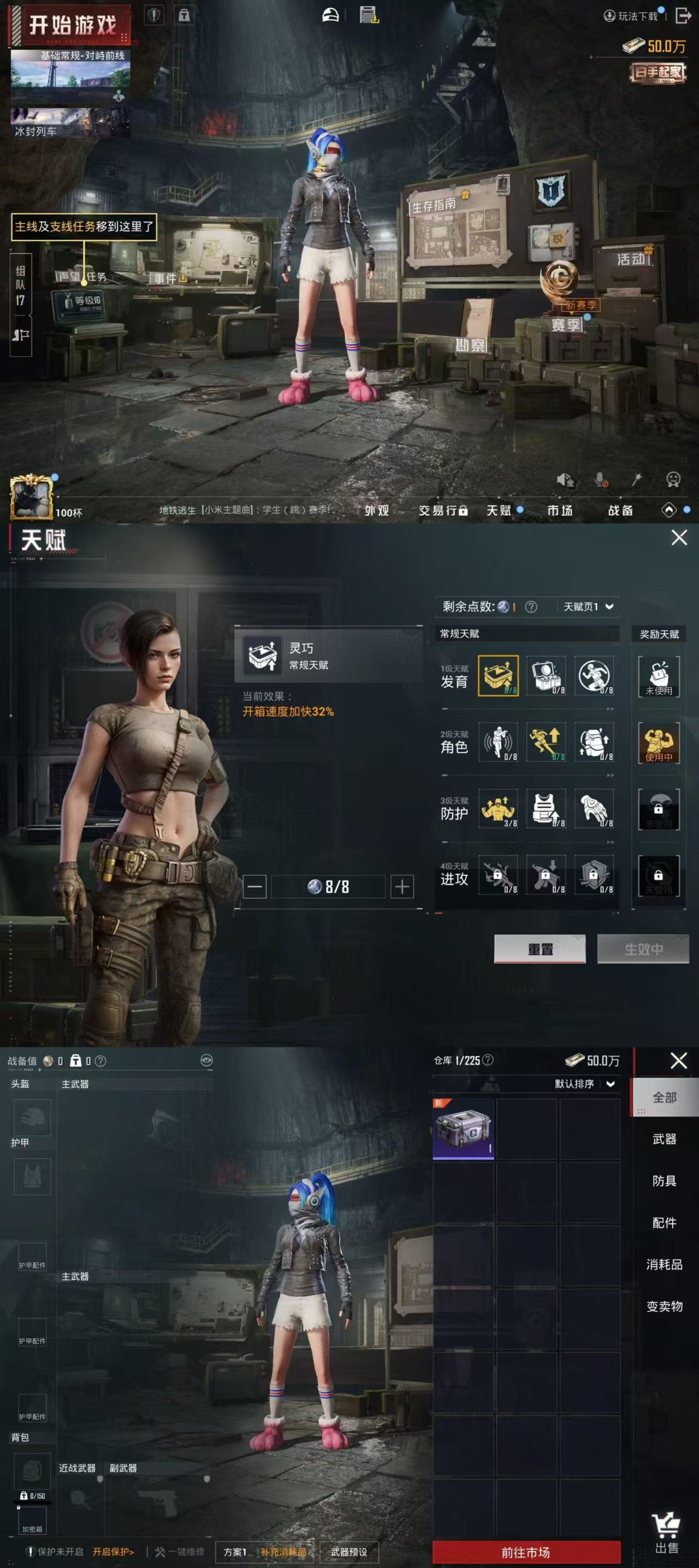
Task: Decrease talent points with minus button
Action: tap(254, 886)
